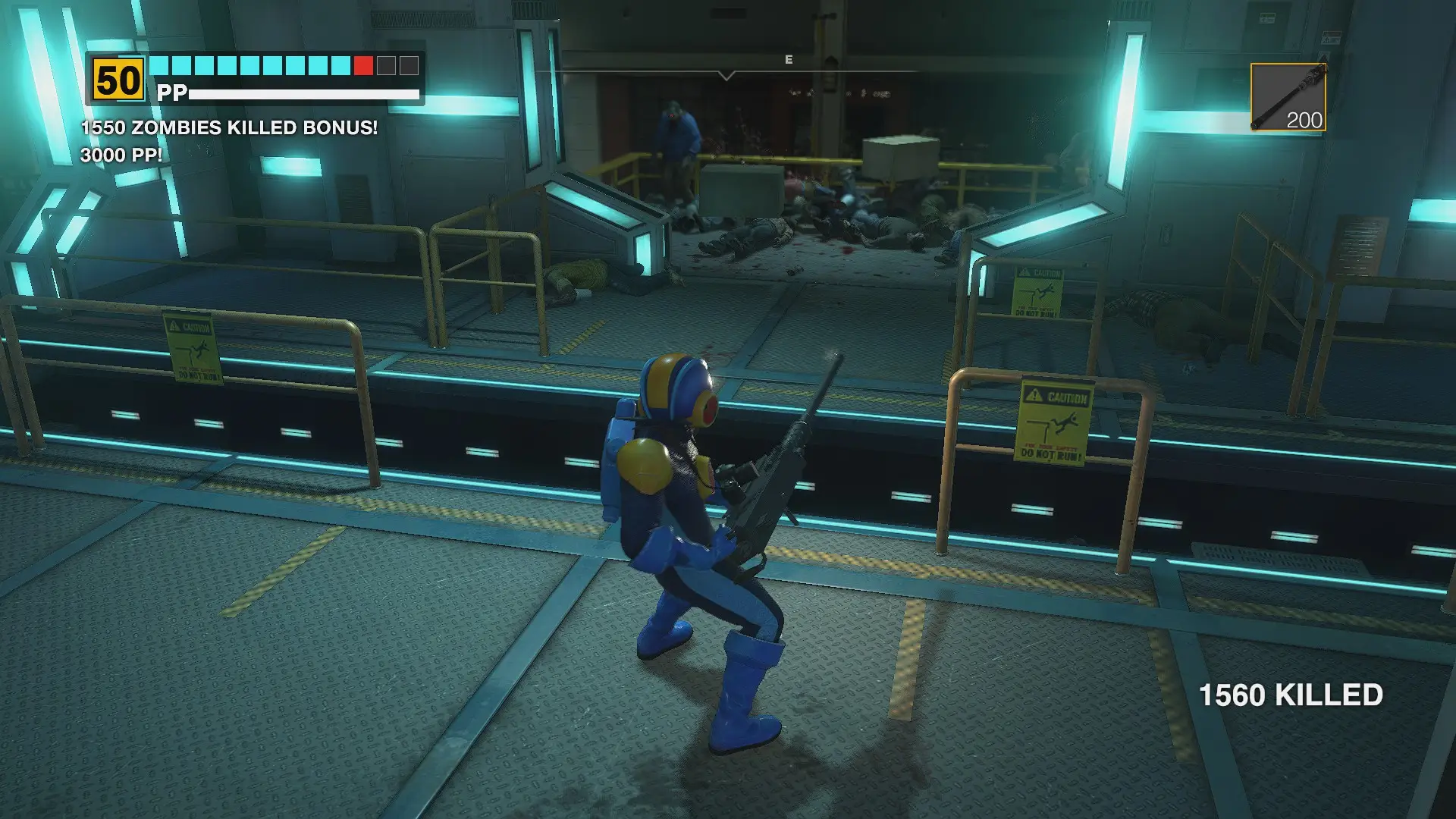Click the level 50 badge
1456x819 pixels.
(x=118, y=80)
